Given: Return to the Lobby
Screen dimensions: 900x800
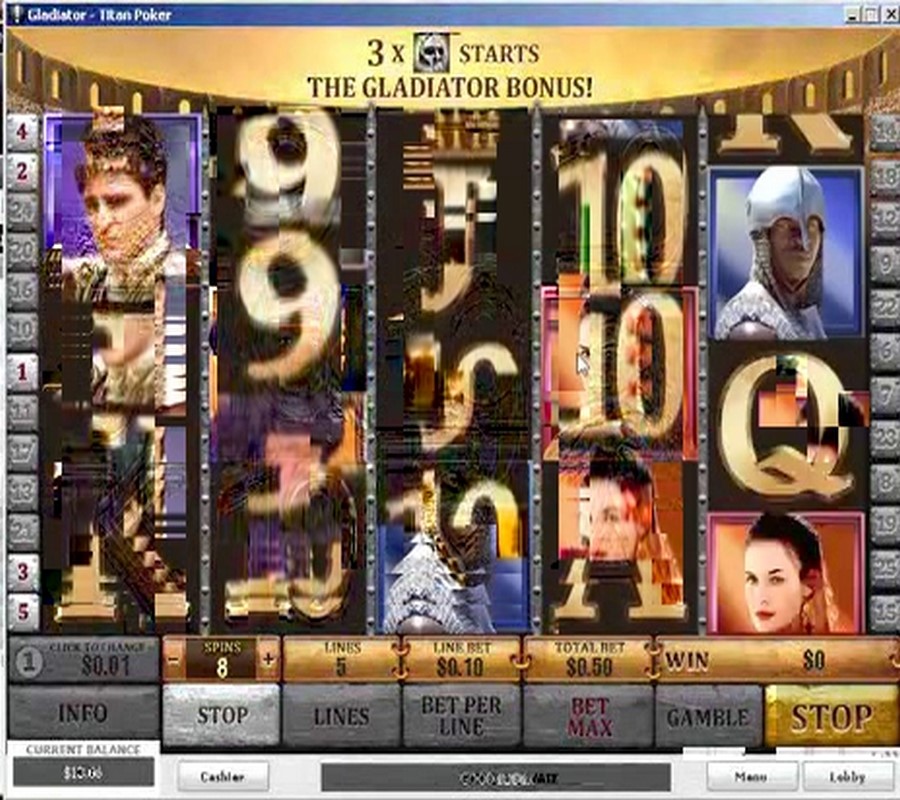Looking at the screenshot, I should [846, 776].
